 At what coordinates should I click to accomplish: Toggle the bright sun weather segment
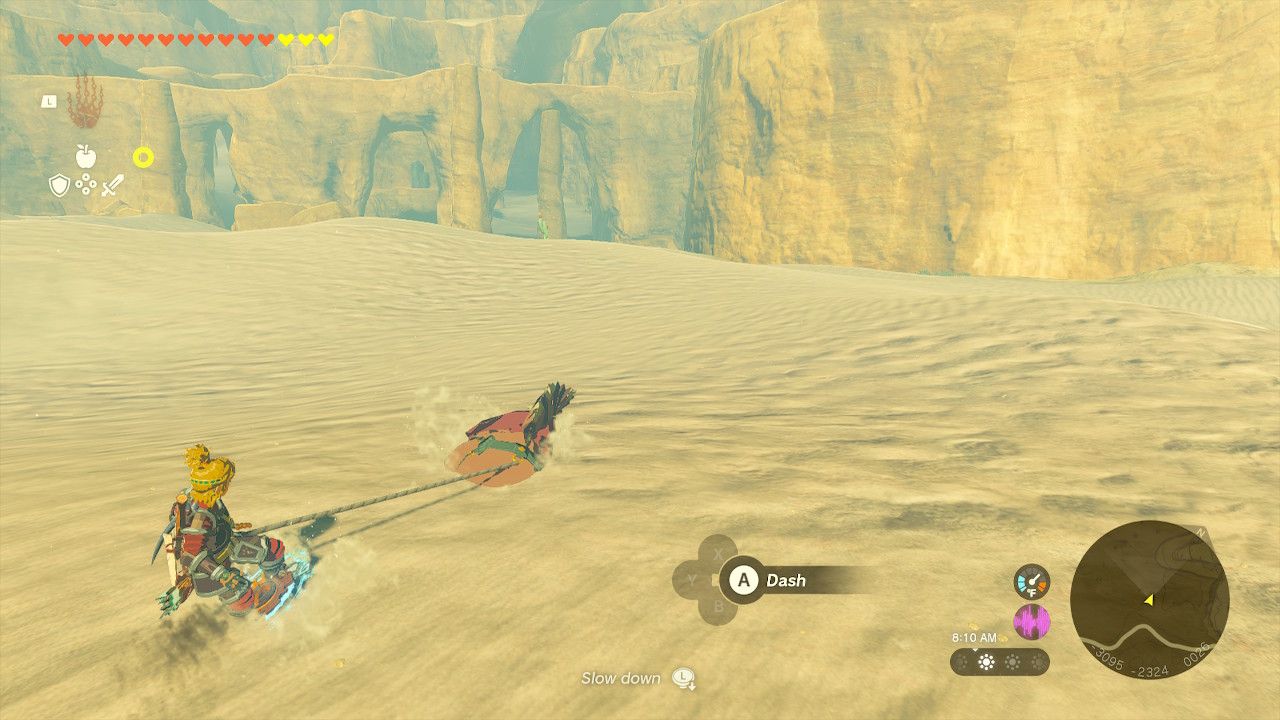click(x=986, y=662)
